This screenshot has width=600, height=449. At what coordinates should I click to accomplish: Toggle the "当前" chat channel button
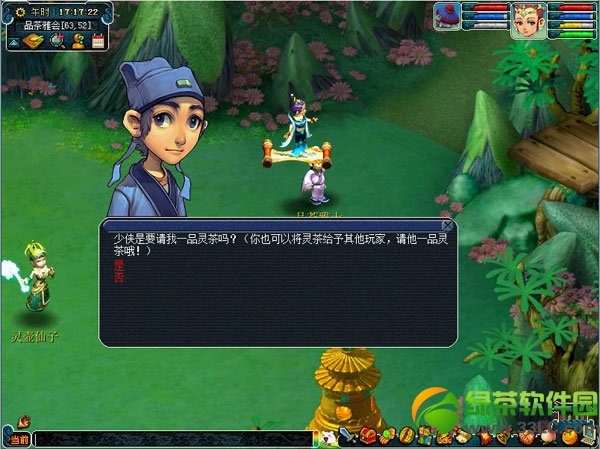point(17,438)
